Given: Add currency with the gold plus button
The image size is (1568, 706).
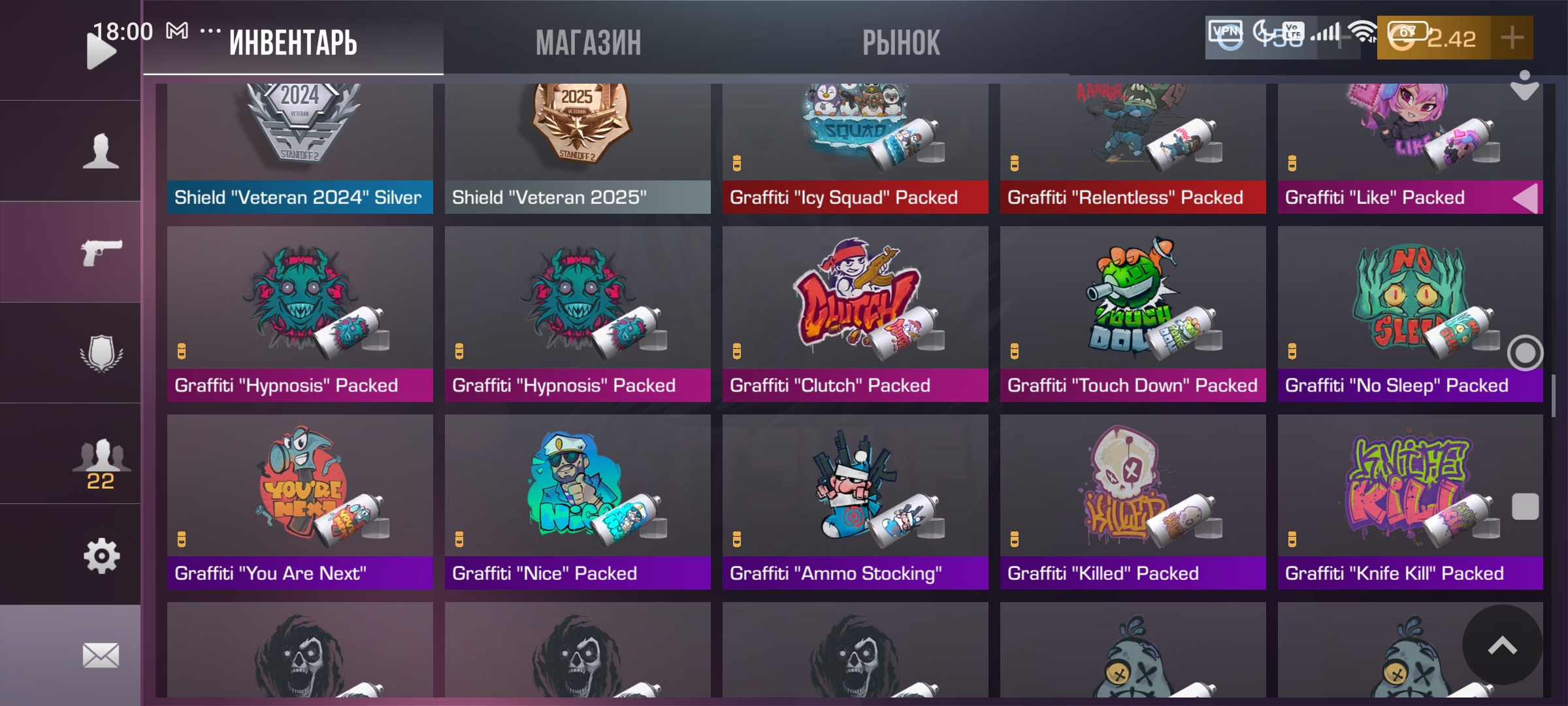Looking at the screenshot, I should point(1512,38).
